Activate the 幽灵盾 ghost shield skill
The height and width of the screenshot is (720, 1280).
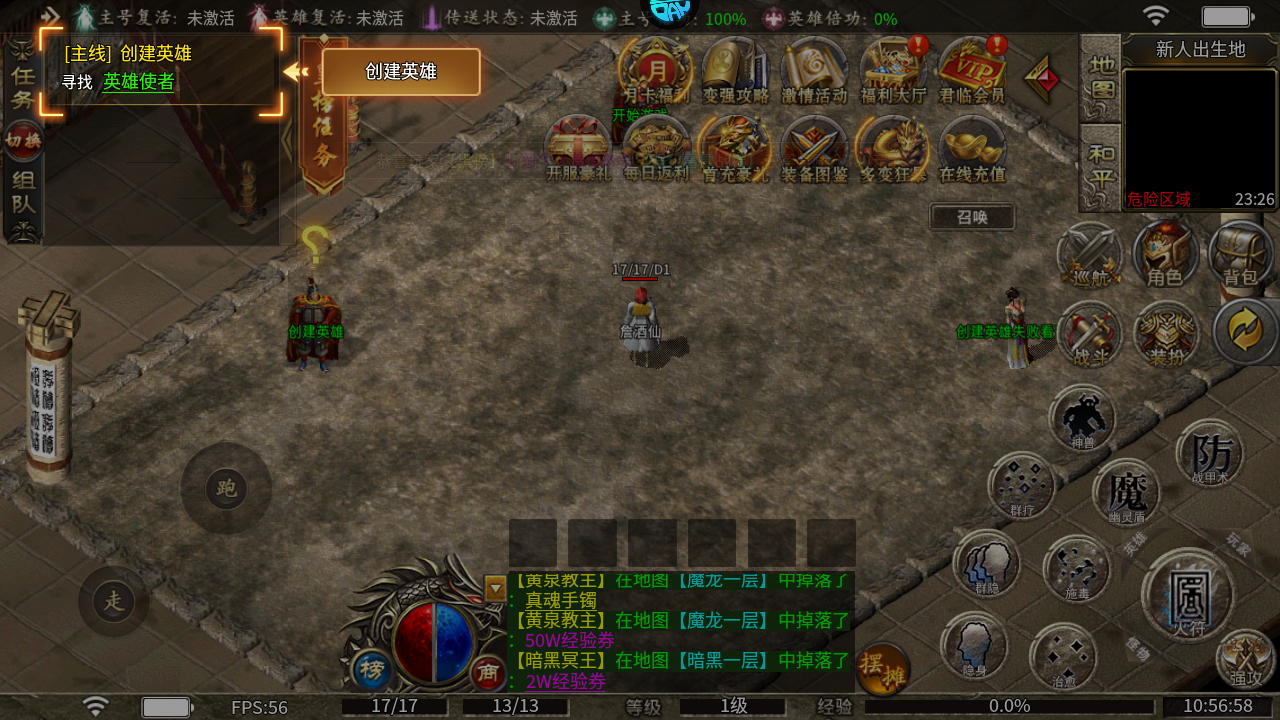click(x=1127, y=492)
